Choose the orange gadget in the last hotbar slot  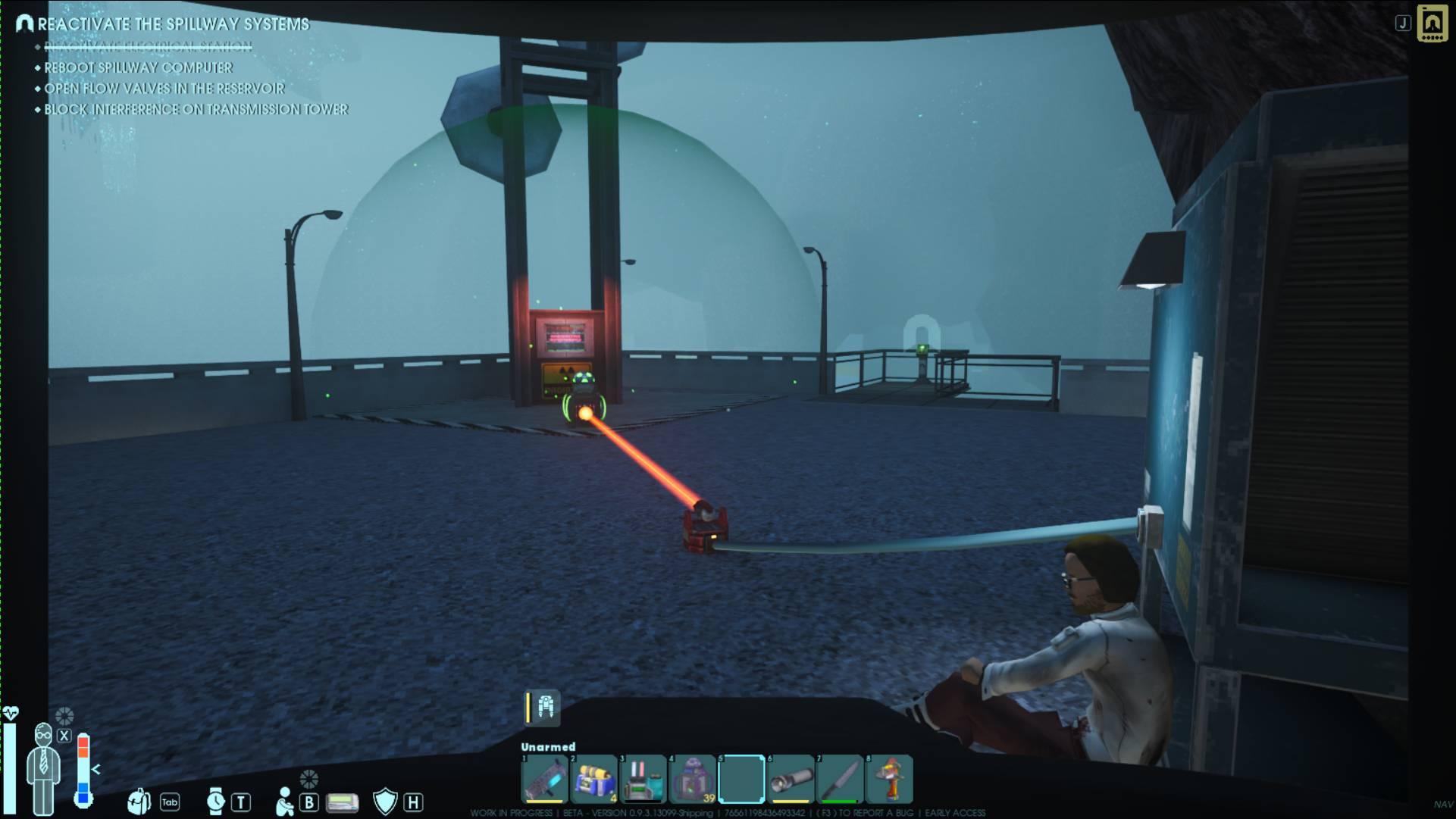tap(889, 779)
